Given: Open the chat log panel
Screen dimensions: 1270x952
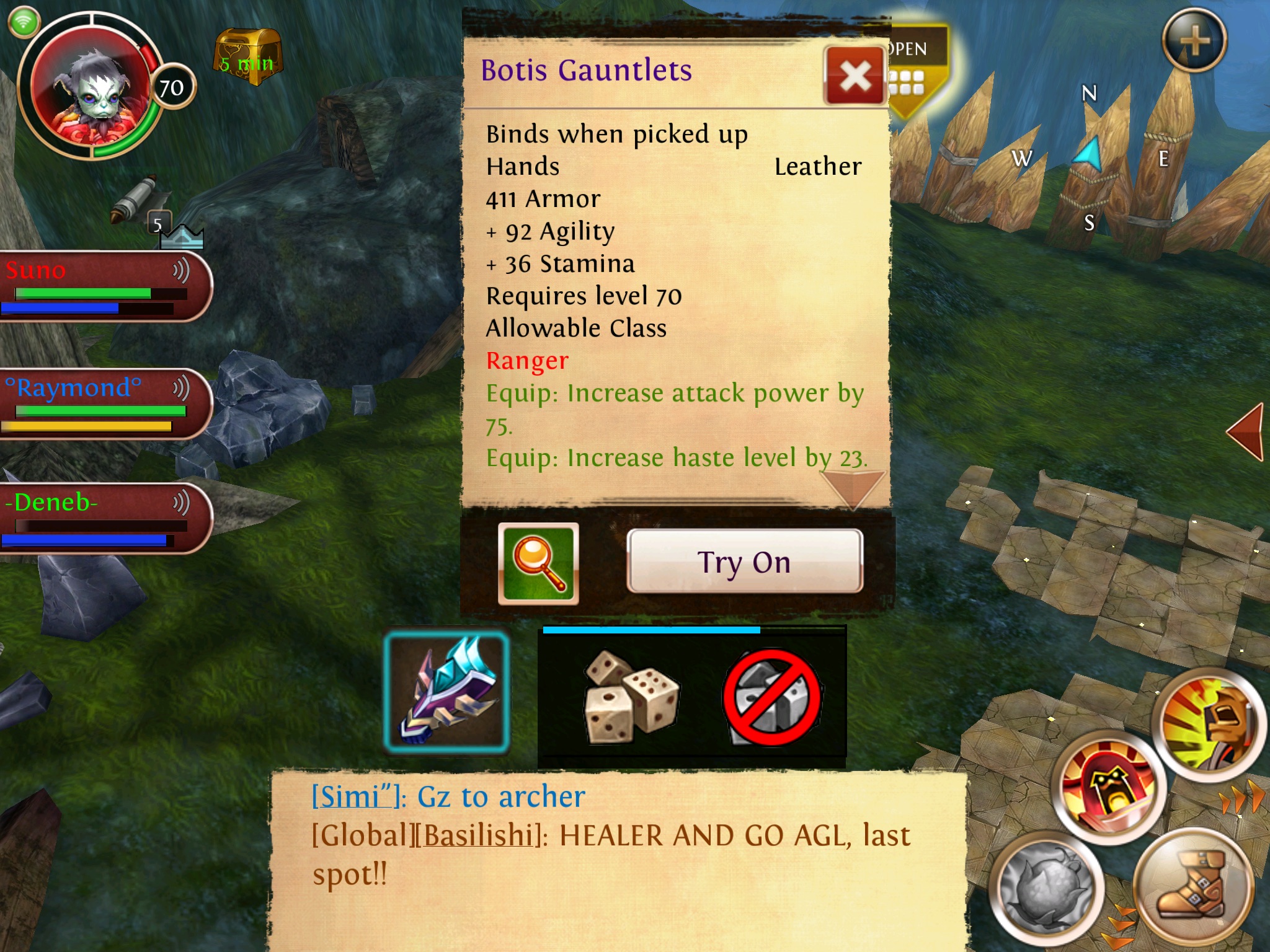Looking at the screenshot, I should pos(617,858).
